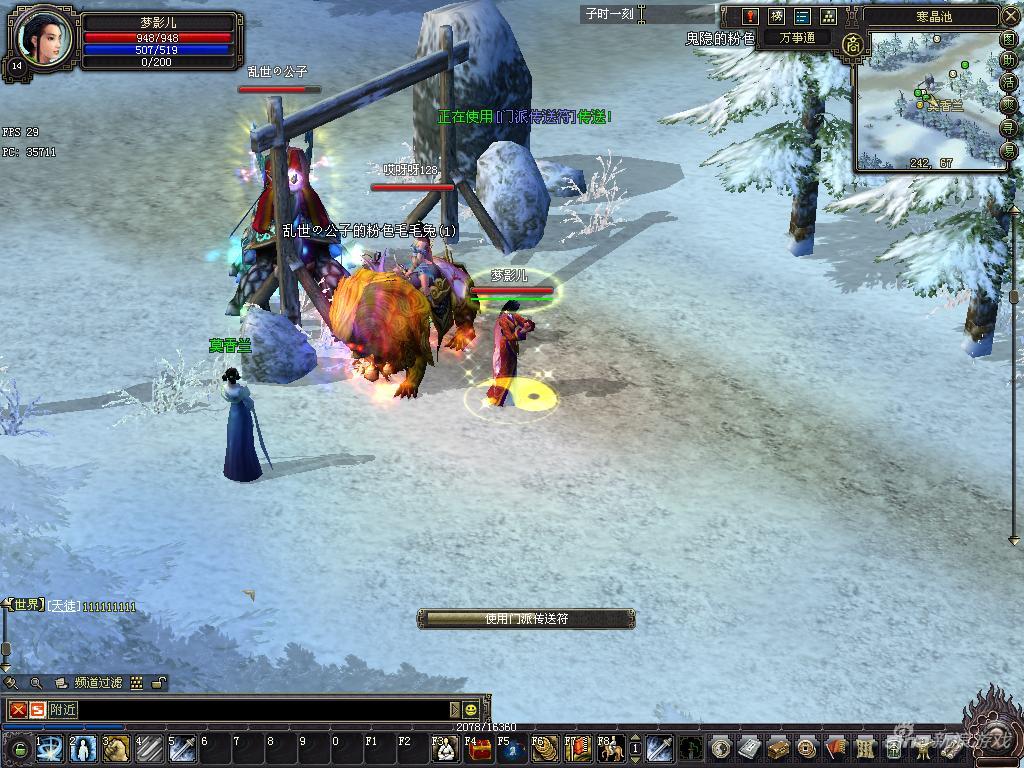Select the sword skill in slot 5
This screenshot has width=1024, height=768.
point(181,748)
